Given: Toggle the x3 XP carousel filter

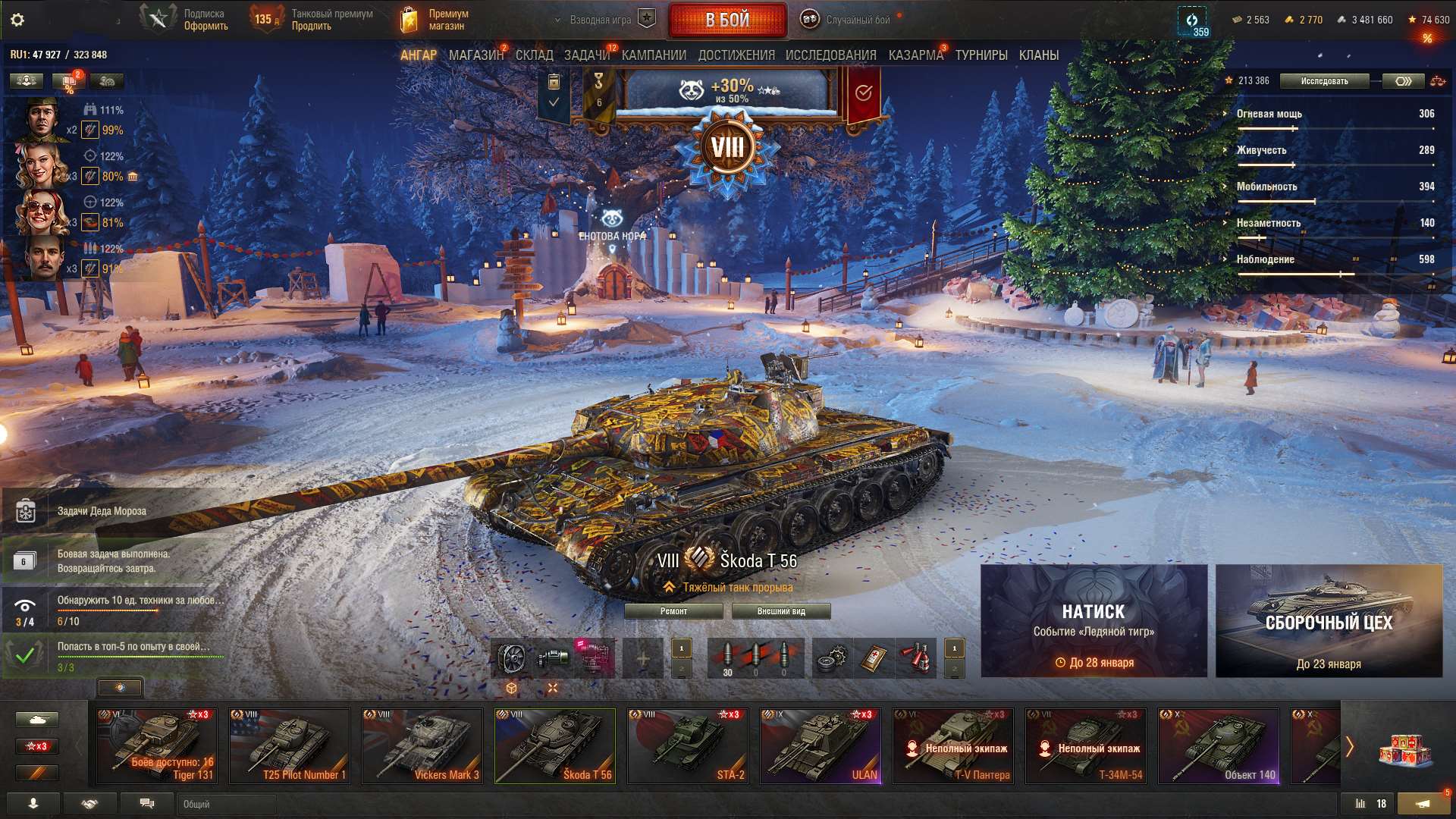Looking at the screenshot, I should tap(37, 746).
